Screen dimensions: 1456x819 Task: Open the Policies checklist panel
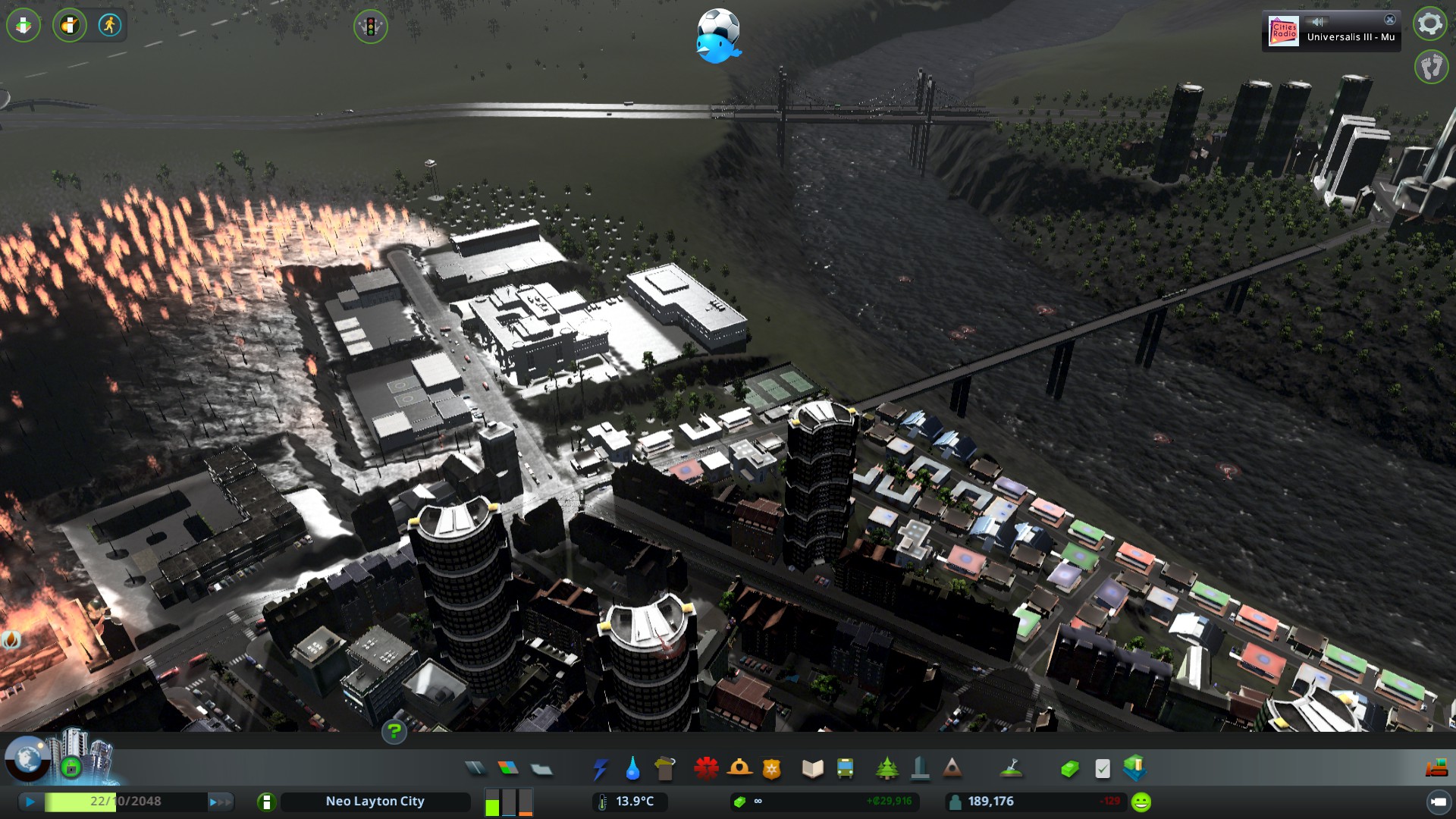(1103, 769)
